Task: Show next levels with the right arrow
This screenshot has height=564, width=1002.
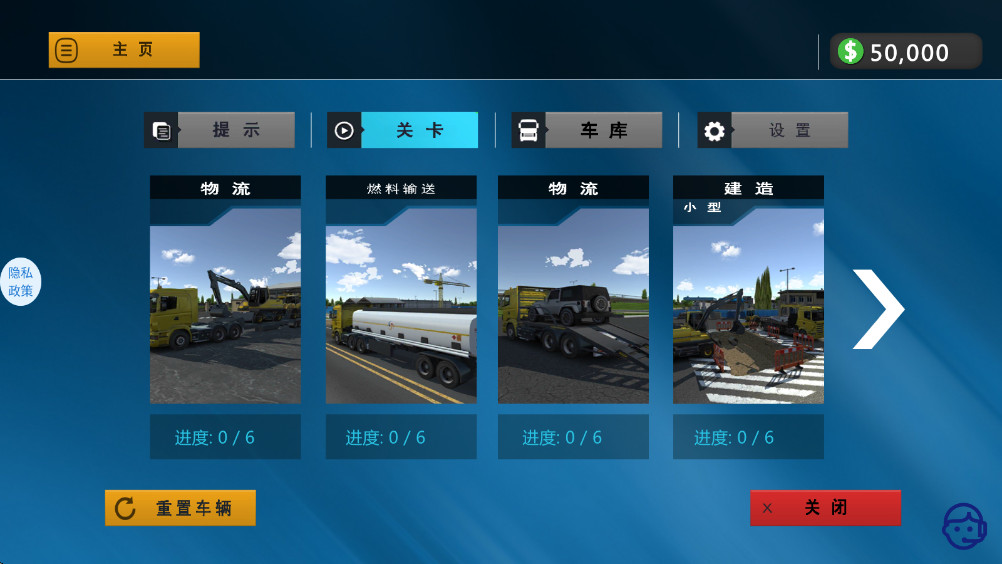Action: click(877, 309)
